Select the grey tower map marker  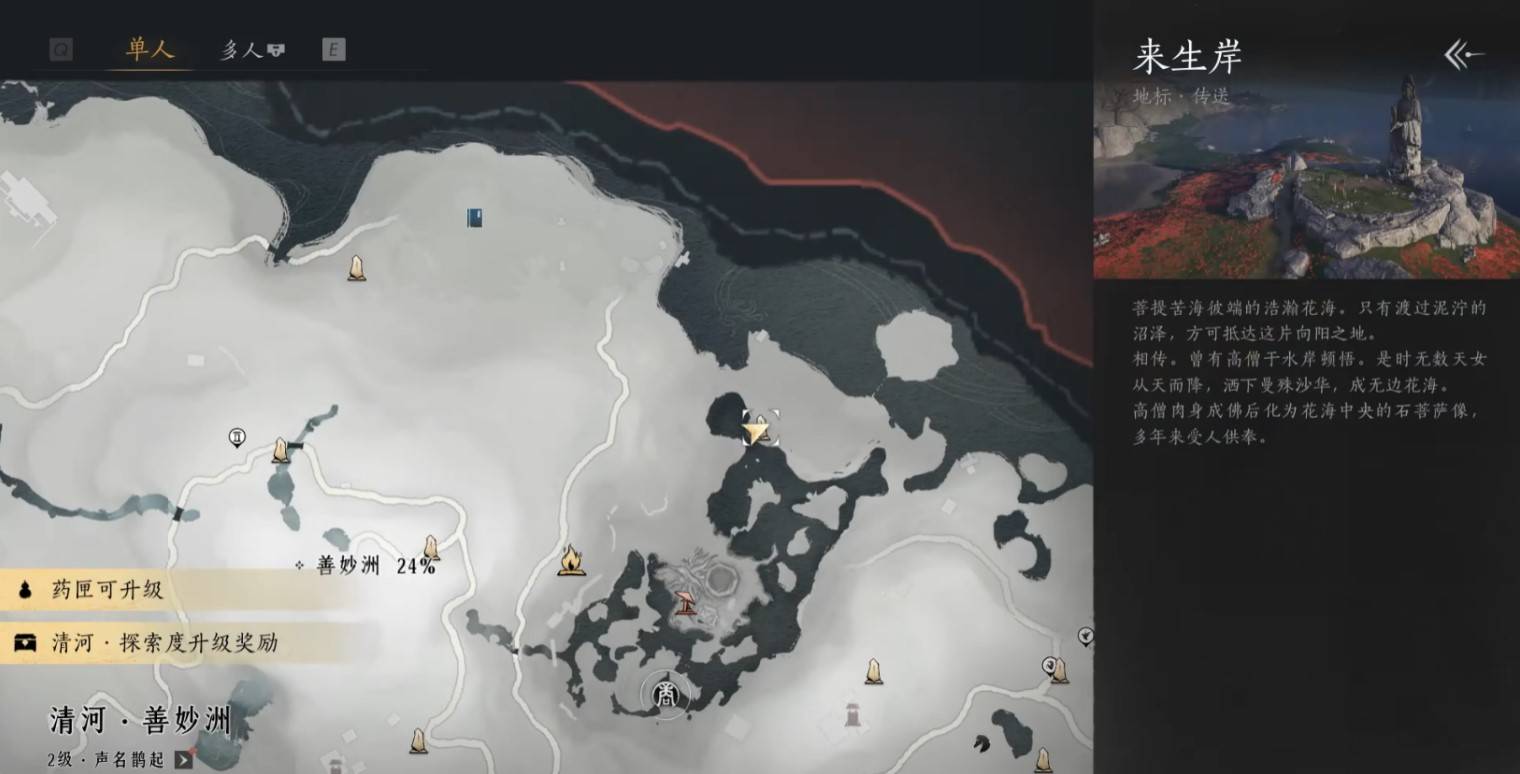pyautogui.click(x=852, y=714)
